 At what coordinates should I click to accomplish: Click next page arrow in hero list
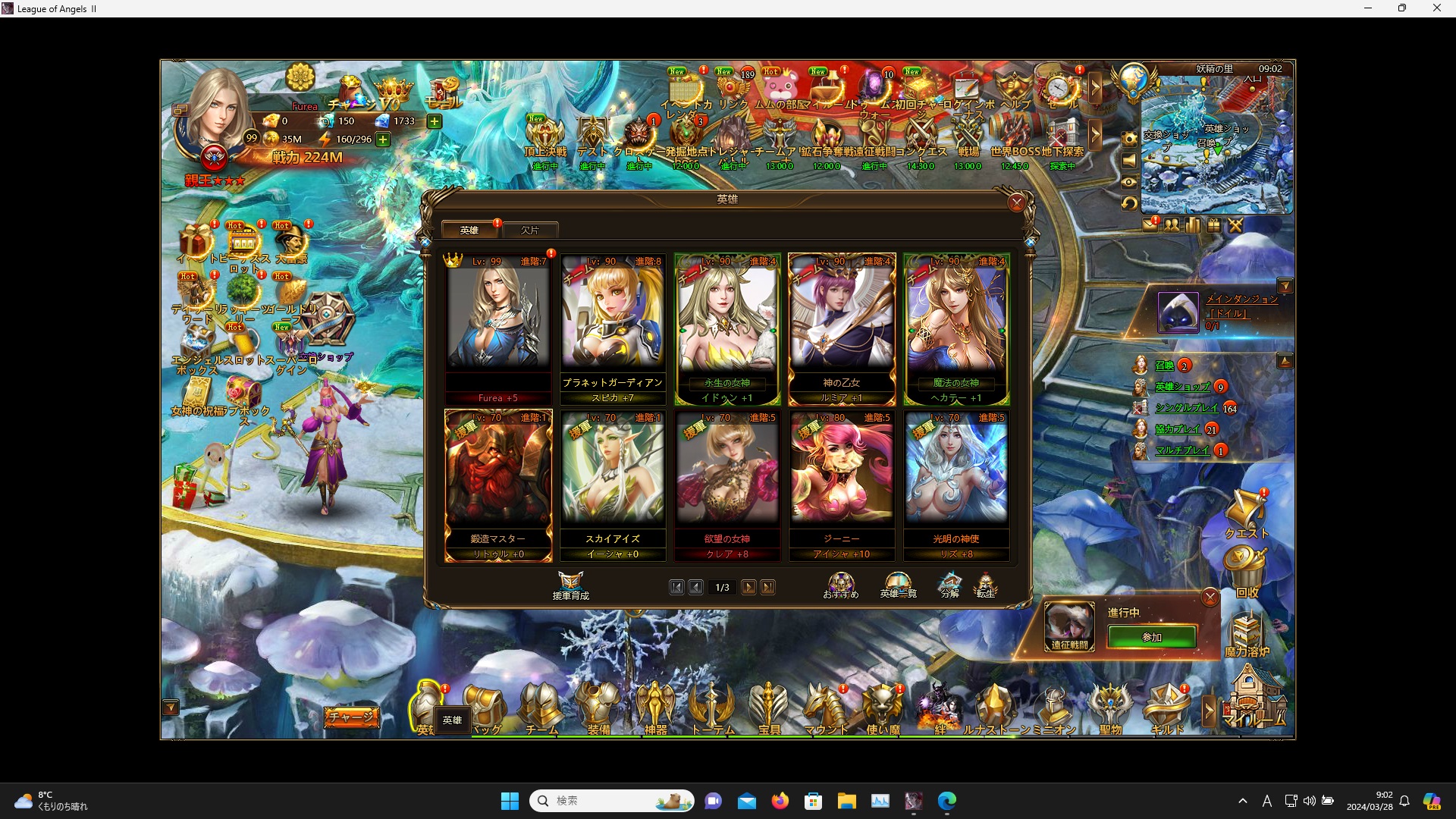pos(749,587)
